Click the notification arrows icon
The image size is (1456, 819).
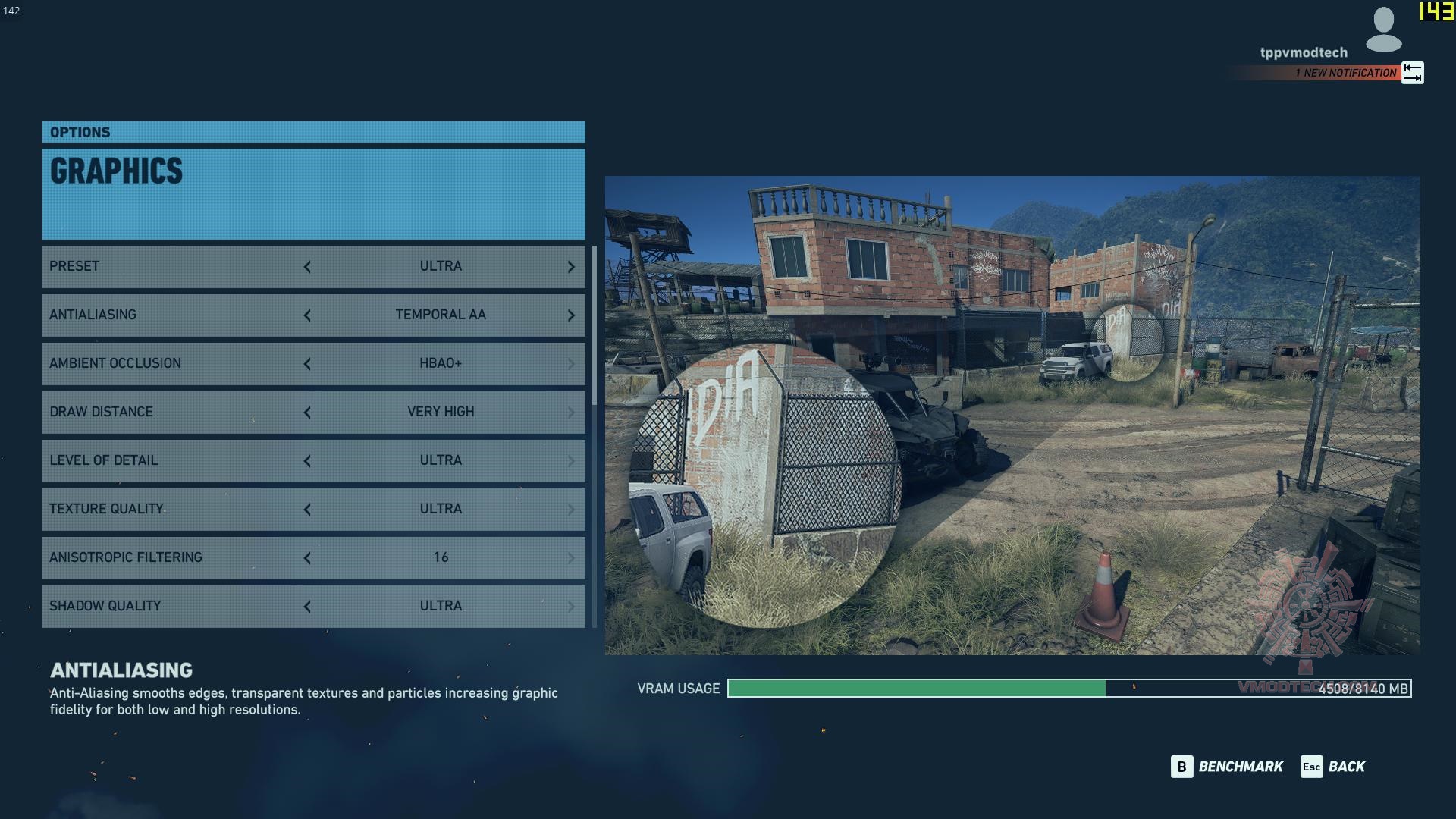point(1412,73)
